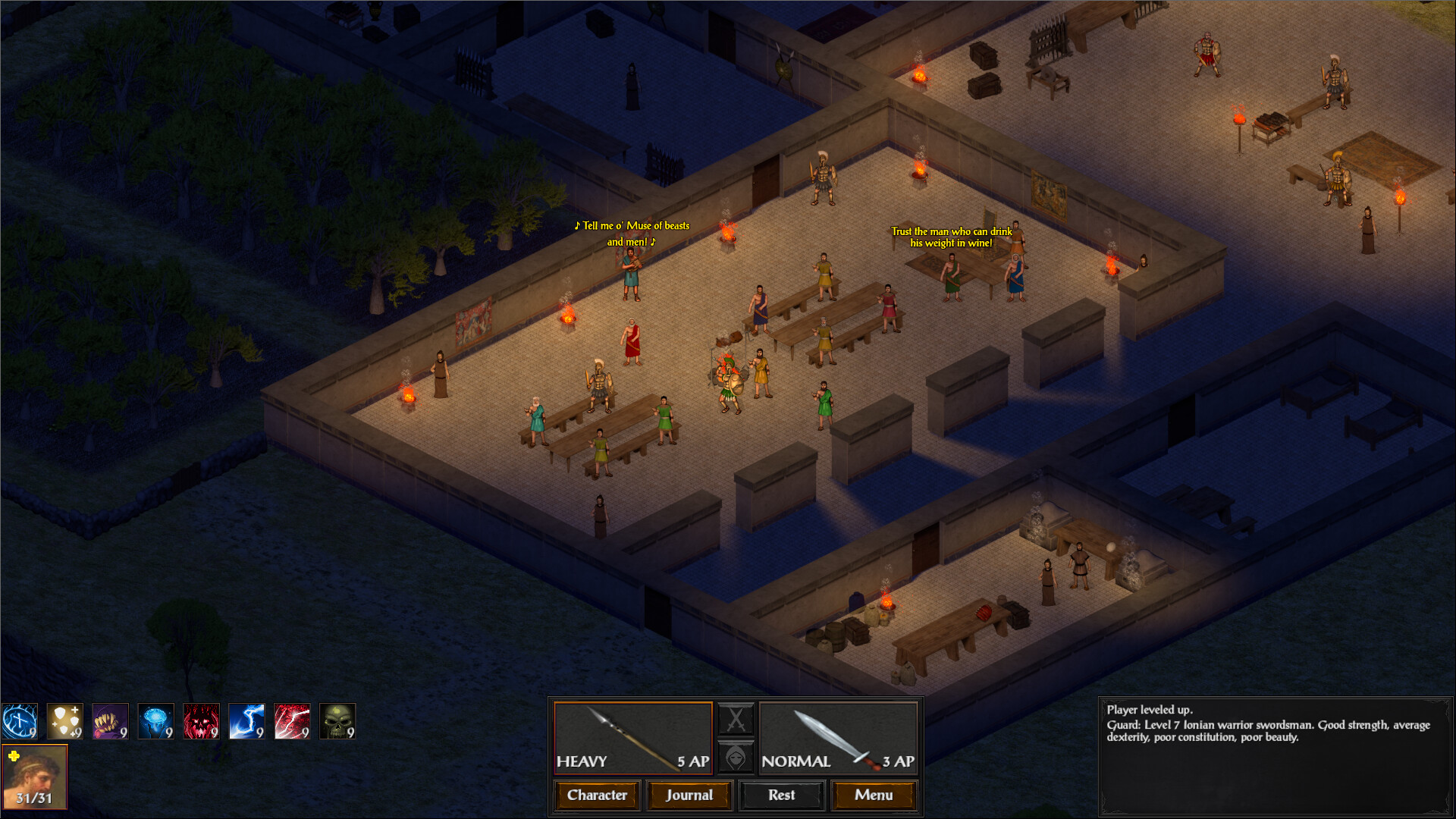
Task: Use the glowing hand mind-magic ability
Action: tap(155, 721)
